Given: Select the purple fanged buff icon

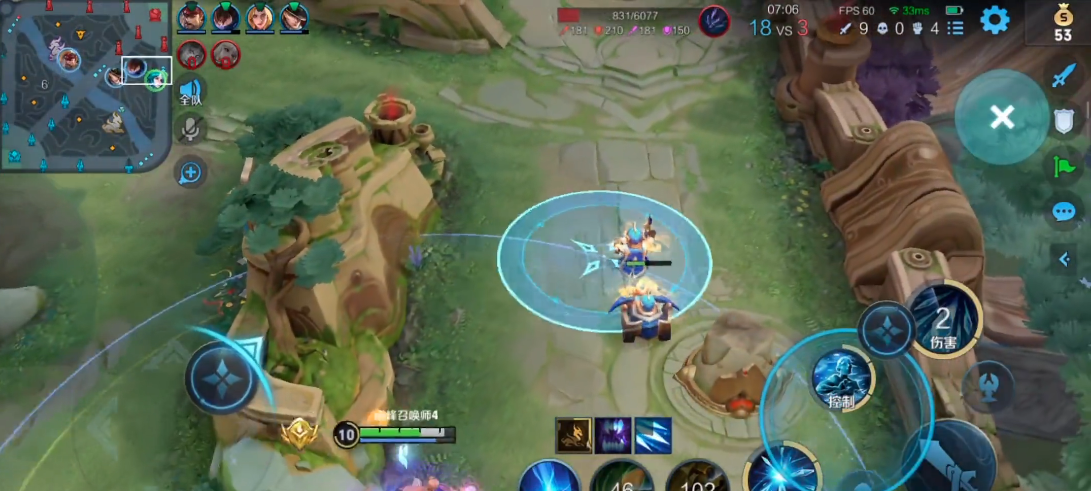Looking at the screenshot, I should (613, 435).
